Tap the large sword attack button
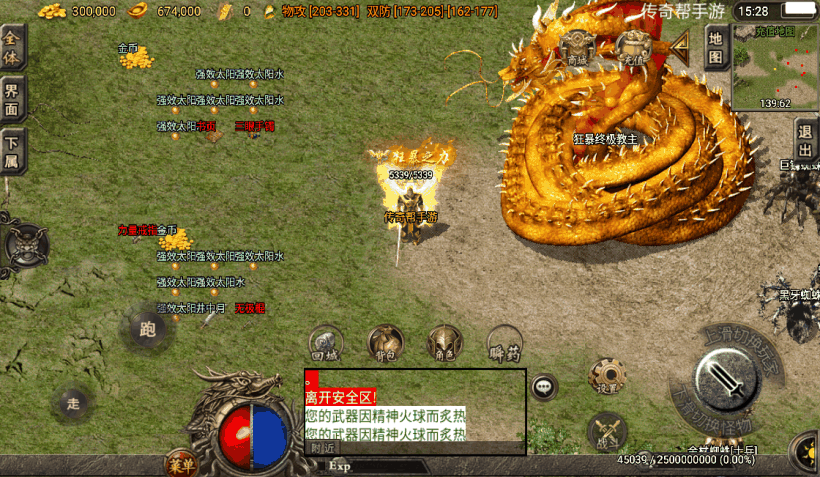 click(731, 379)
